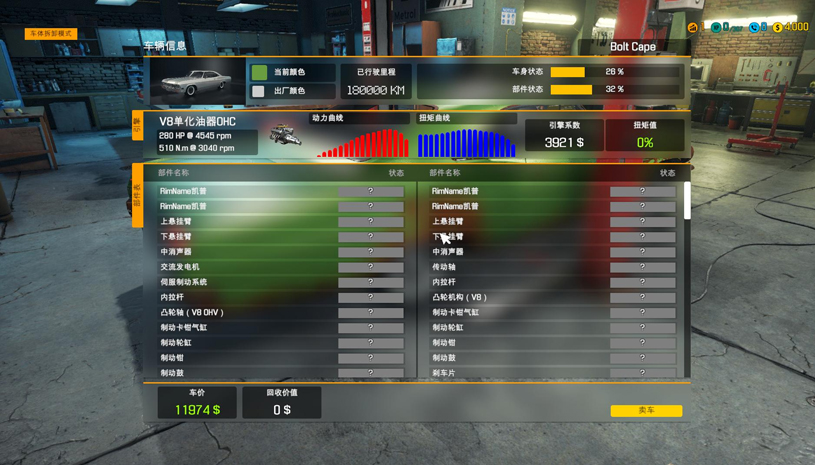
Task: Sell the car with the 卖车 button
Action: coord(646,410)
